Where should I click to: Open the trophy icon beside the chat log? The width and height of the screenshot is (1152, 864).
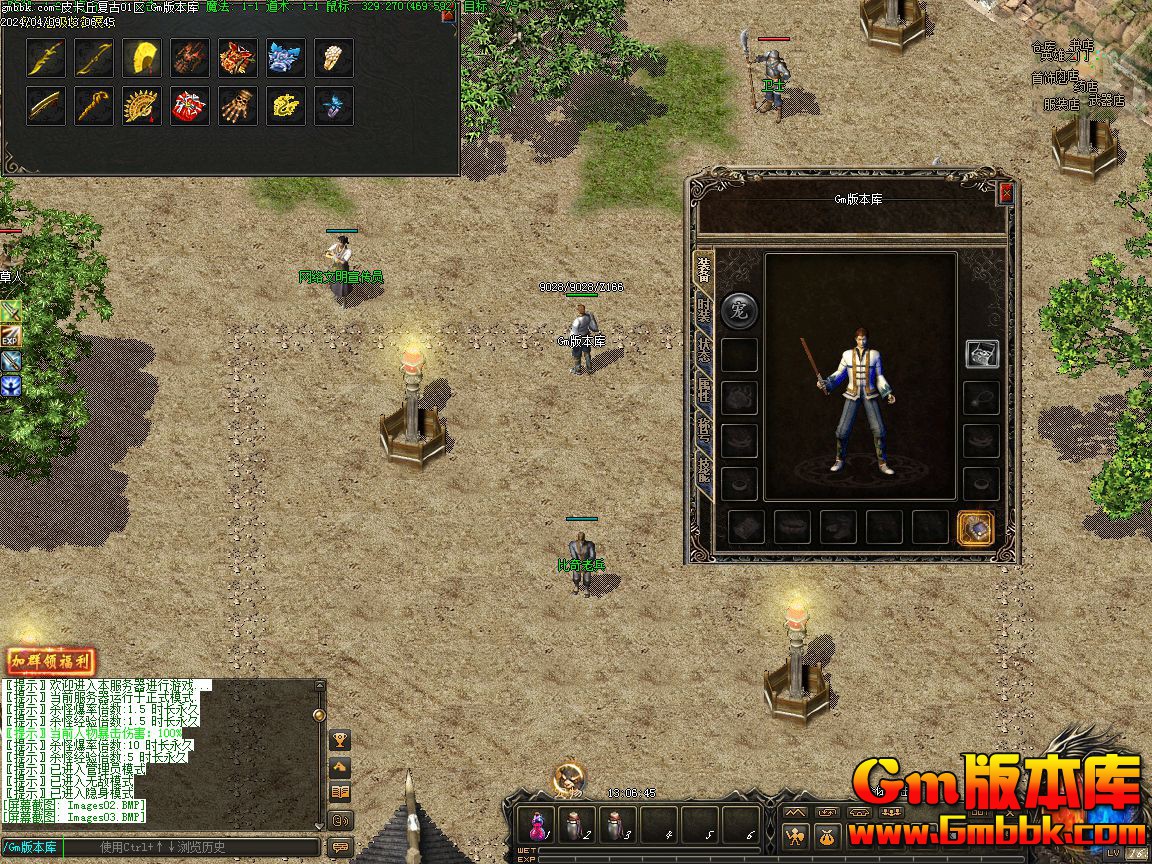[x=340, y=740]
